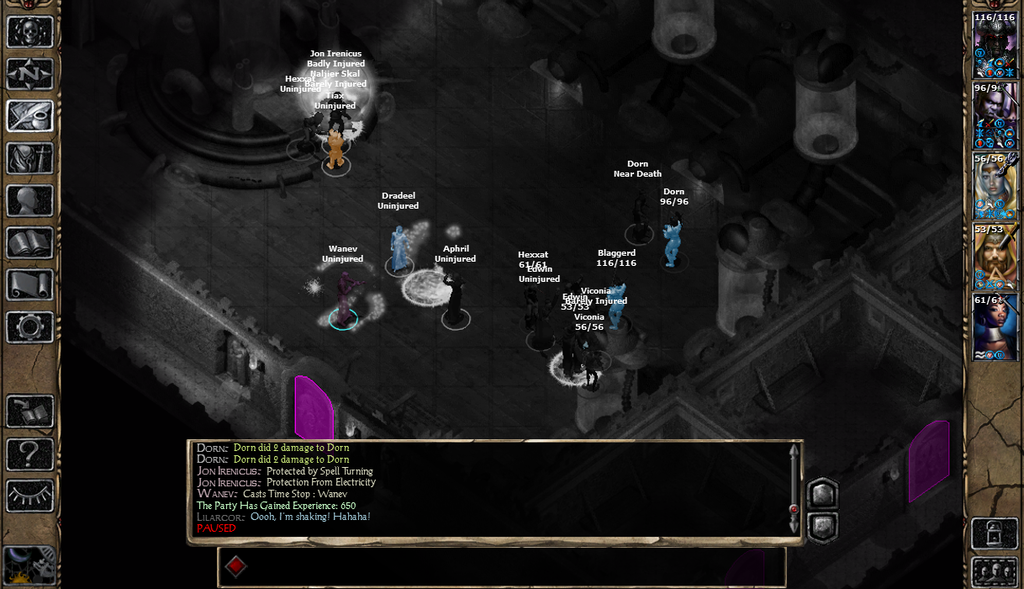The height and width of the screenshot is (589, 1024).
Task: Click the red gem below the message log
Action: click(x=236, y=566)
